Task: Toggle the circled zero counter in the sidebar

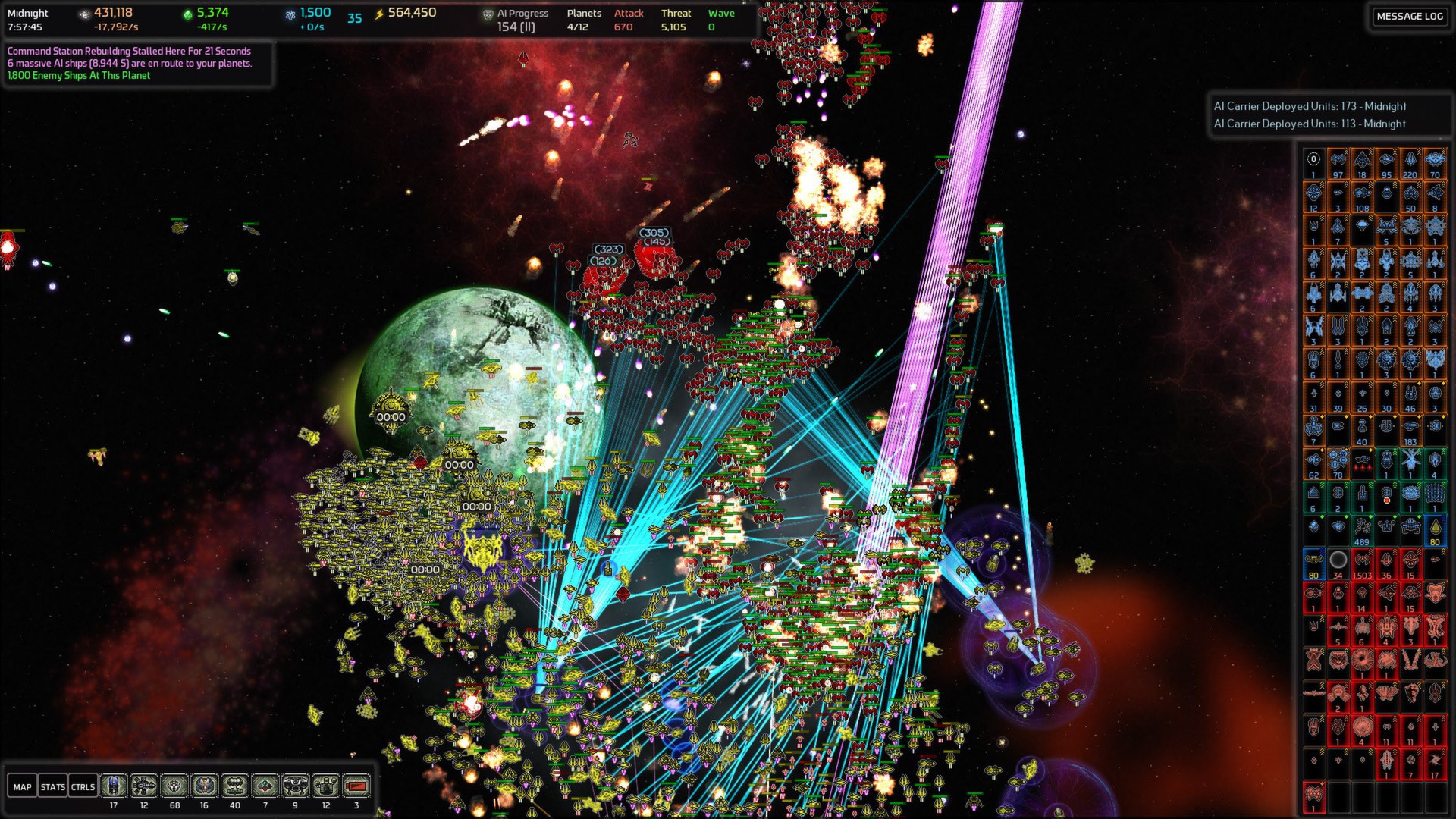Action: pyautogui.click(x=1313, y=159)
